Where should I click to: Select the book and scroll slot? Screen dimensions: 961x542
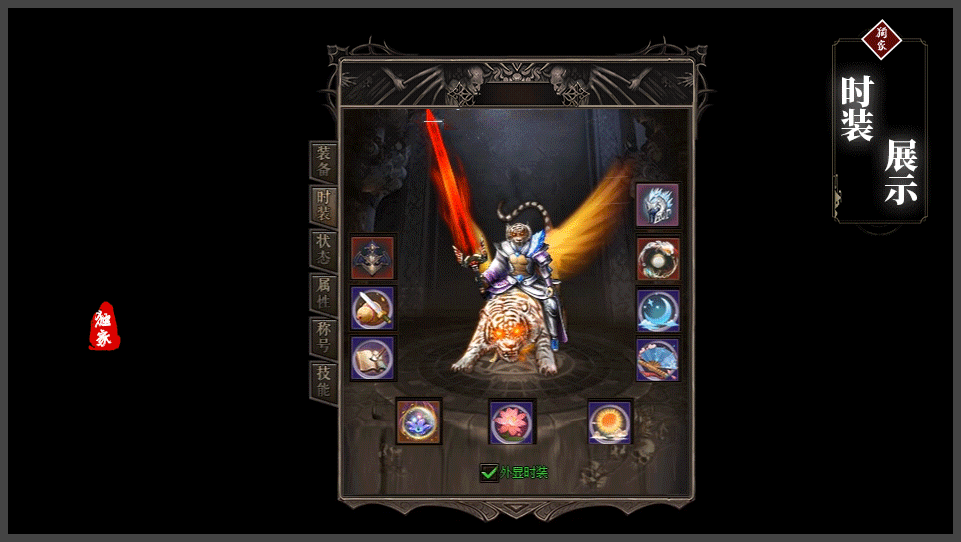click(x=373, y=358)
